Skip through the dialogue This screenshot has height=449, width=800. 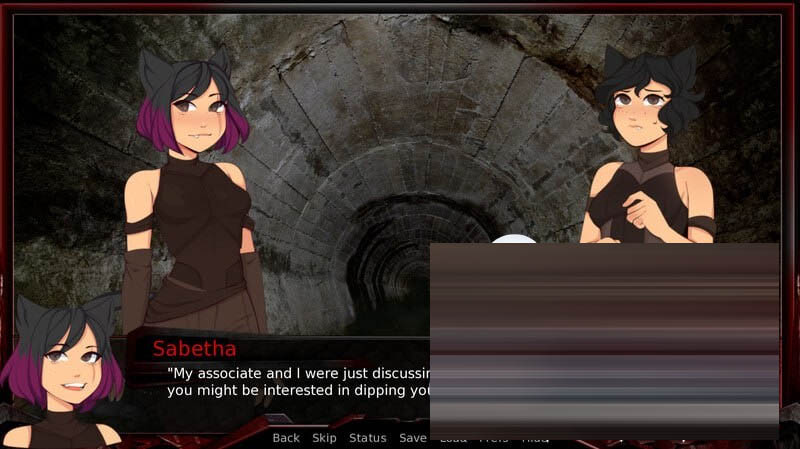click(324, 438)
